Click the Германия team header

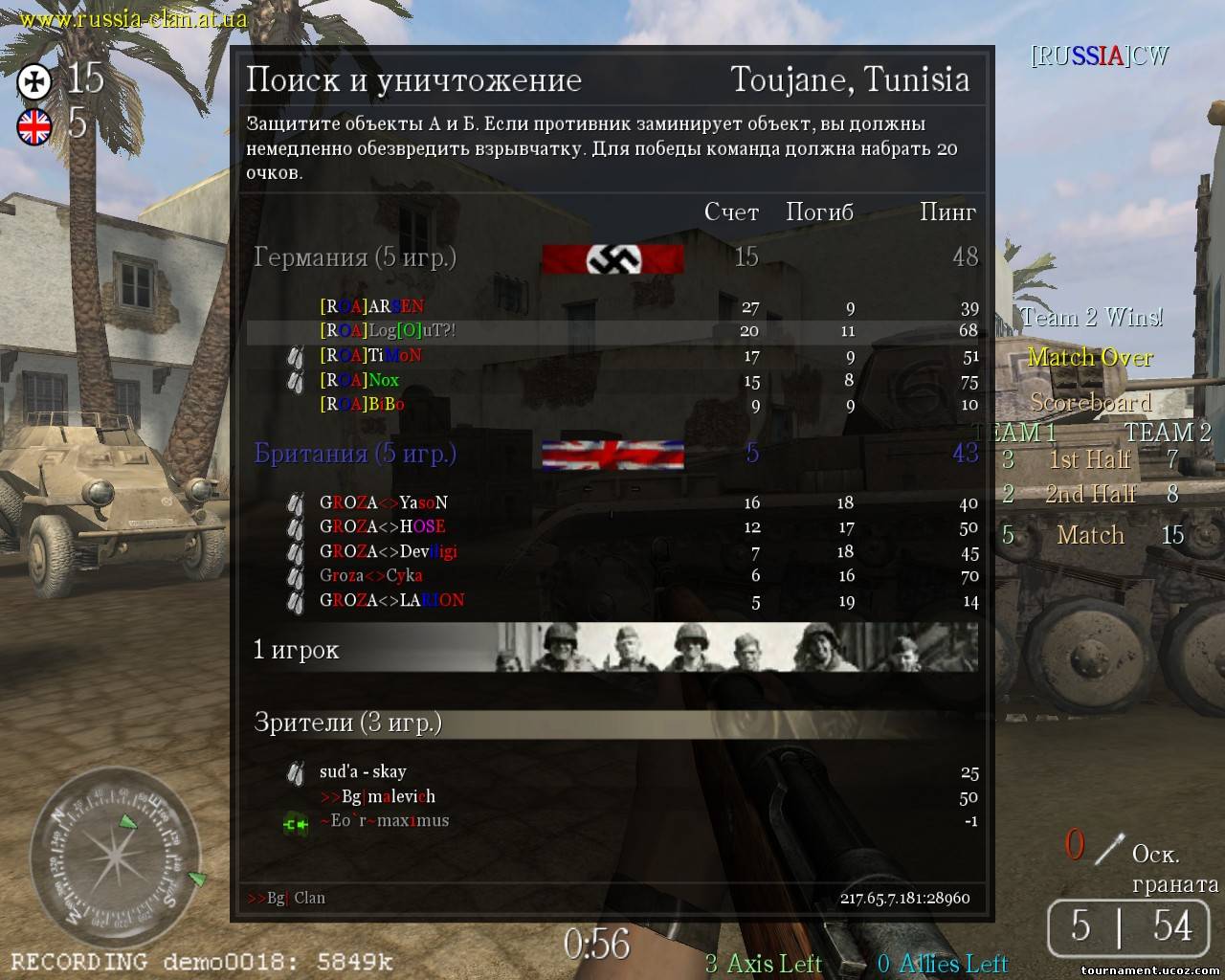point(355,257)
